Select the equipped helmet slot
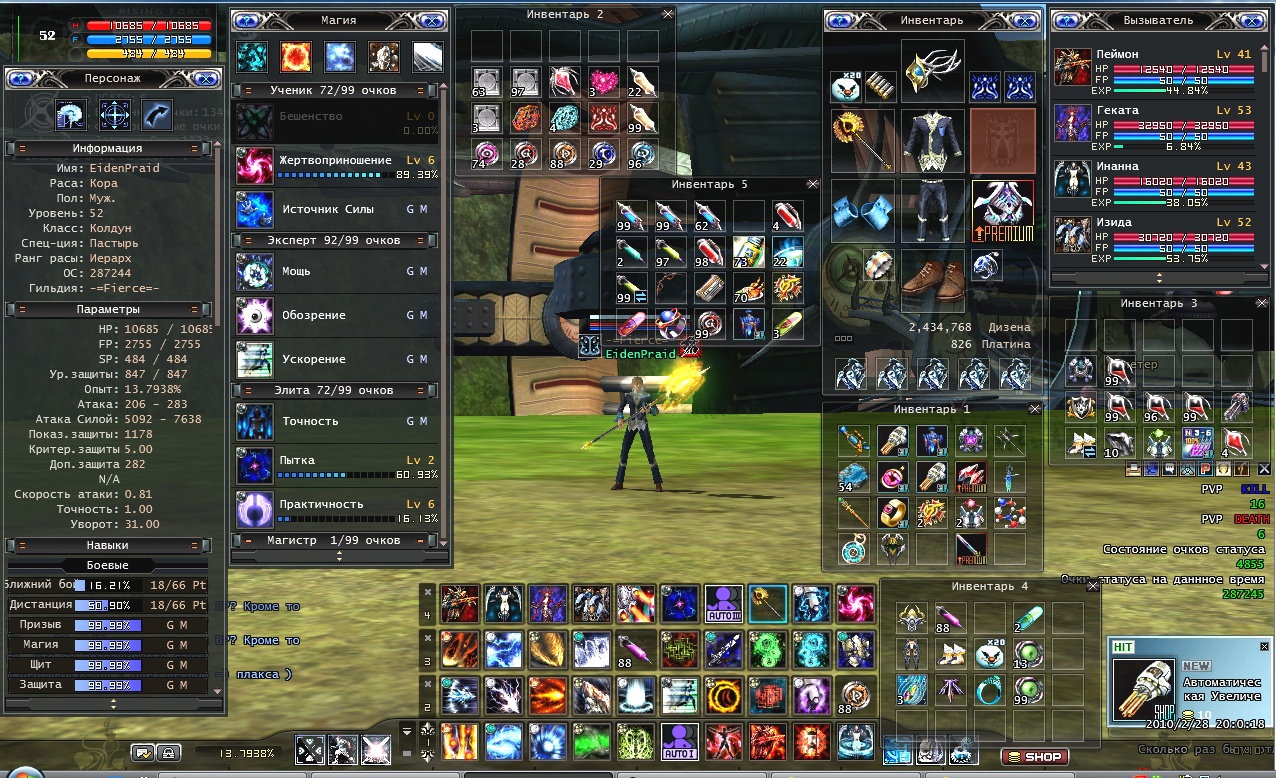Viewport: 1276px width, 778px height. coord(932,71)
